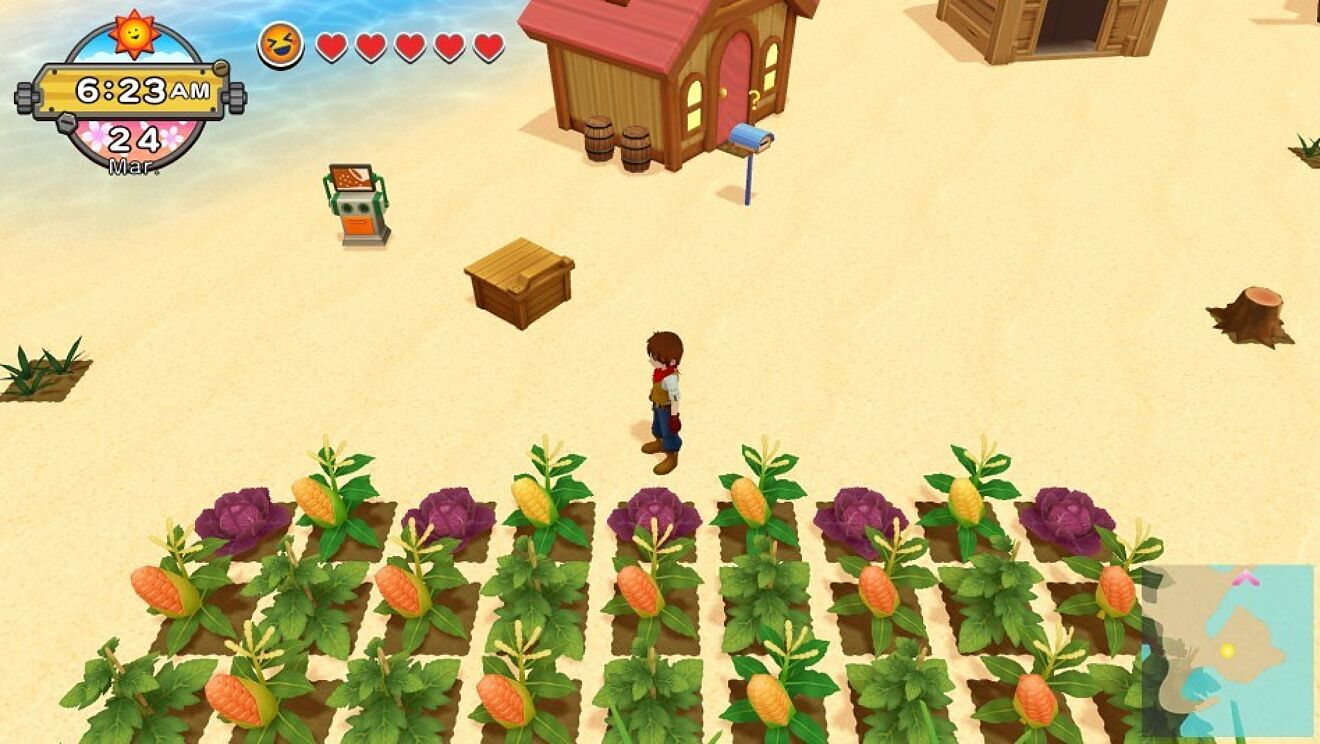Image resolution: width=1320 pixels, height=744 pixels.
Task: Click the green seed maker machine
Action: click(x=356, y=205)
